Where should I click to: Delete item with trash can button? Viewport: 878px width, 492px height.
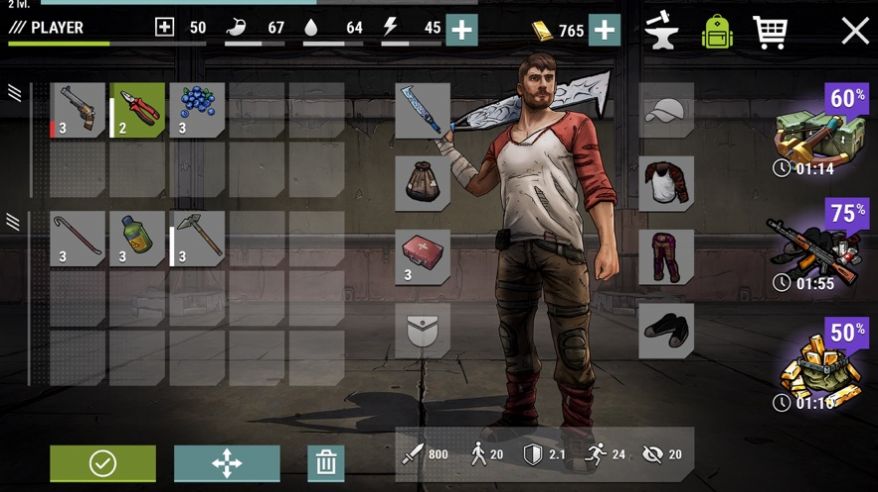[x=325, y=463]
